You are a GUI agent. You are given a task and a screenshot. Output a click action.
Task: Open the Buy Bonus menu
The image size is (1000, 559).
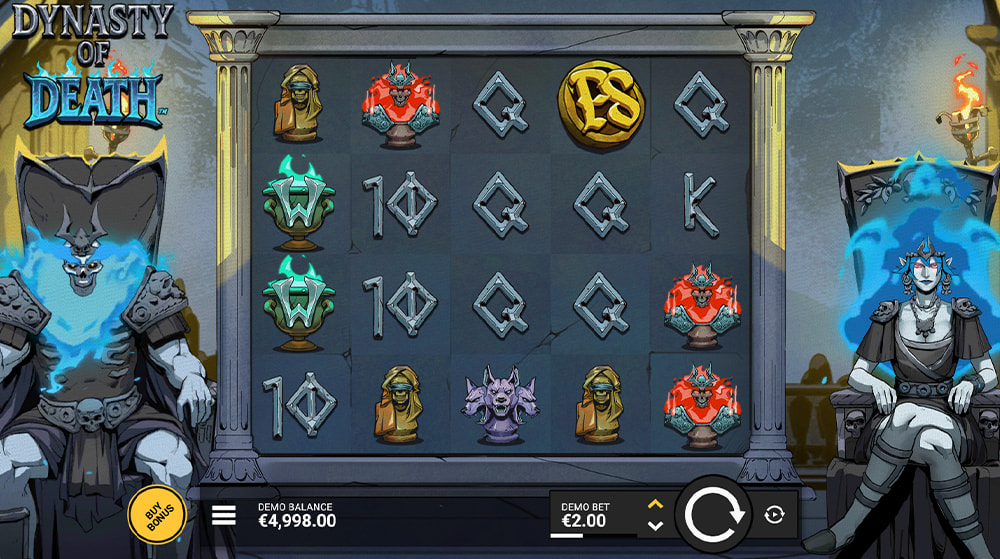(x=158, y=516)
